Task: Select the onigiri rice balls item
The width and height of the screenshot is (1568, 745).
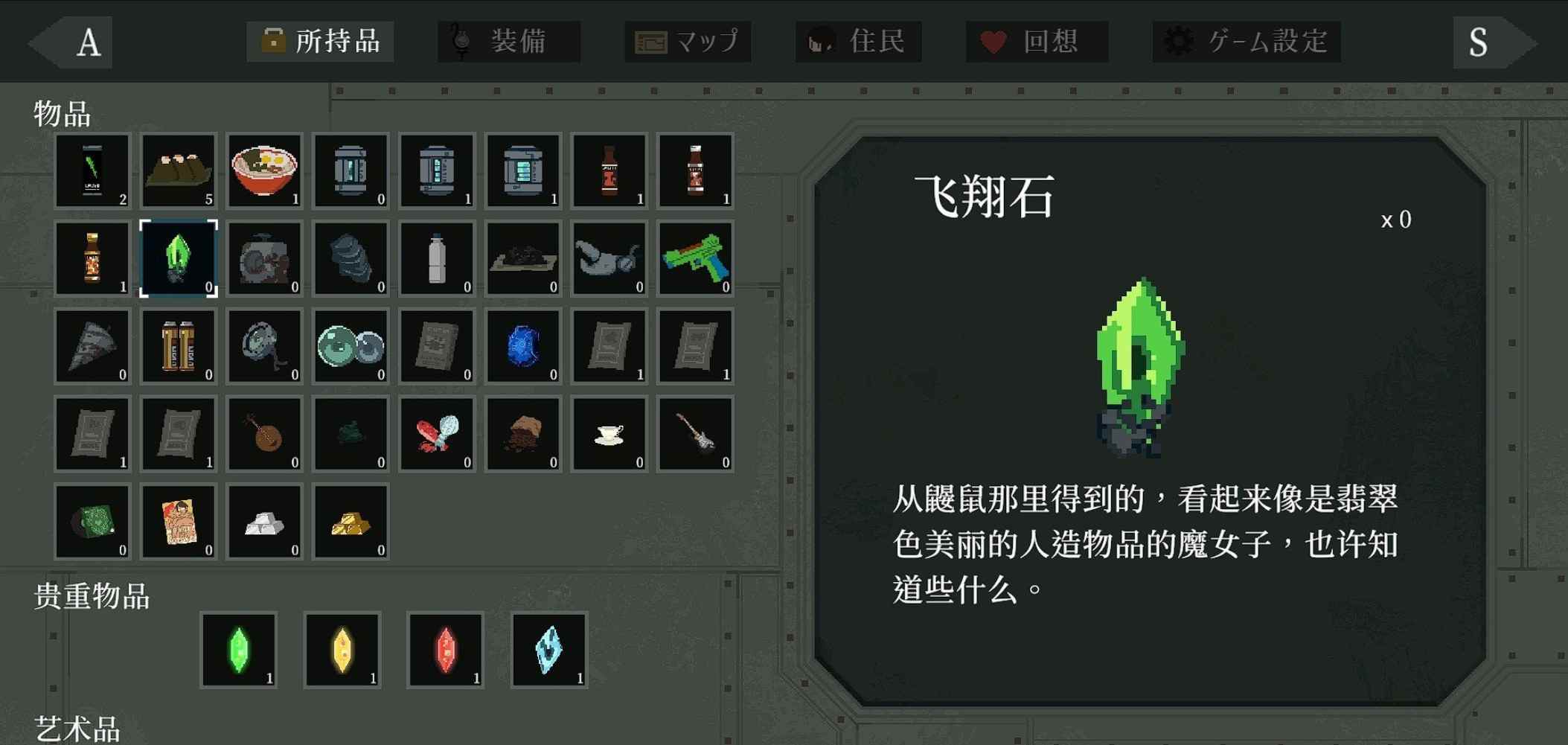Action: click(178, 171)
